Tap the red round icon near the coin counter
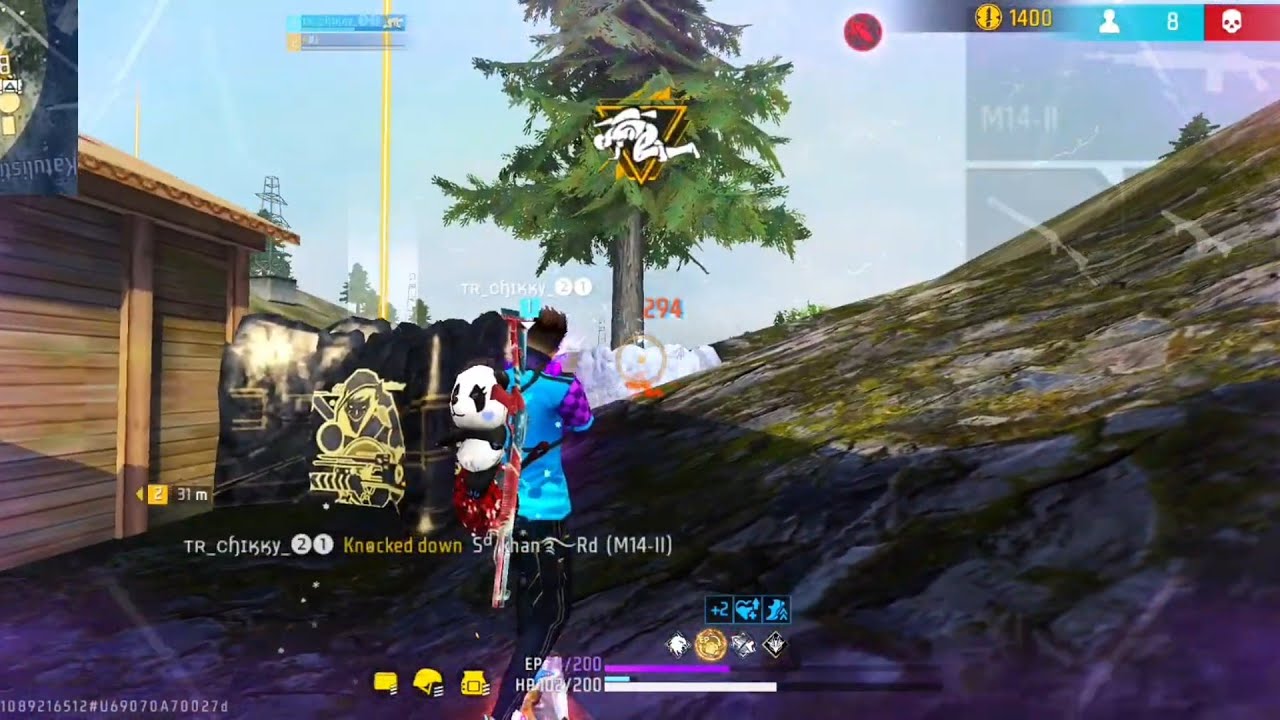1280x720 pixels. [x=862, y=33]
